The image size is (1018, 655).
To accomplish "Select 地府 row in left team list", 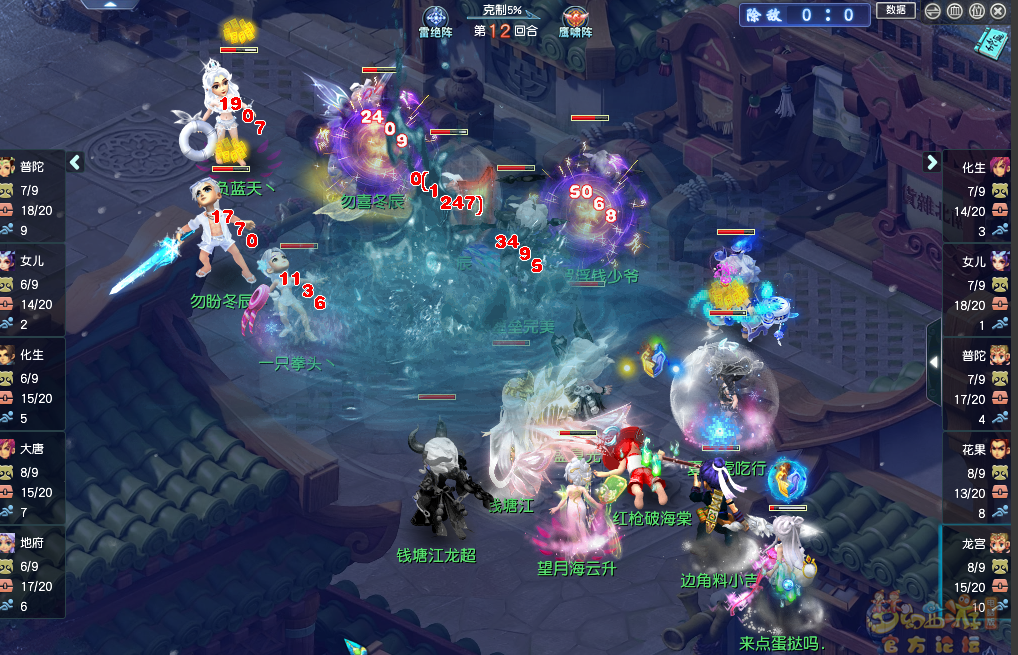I will 32,572.
